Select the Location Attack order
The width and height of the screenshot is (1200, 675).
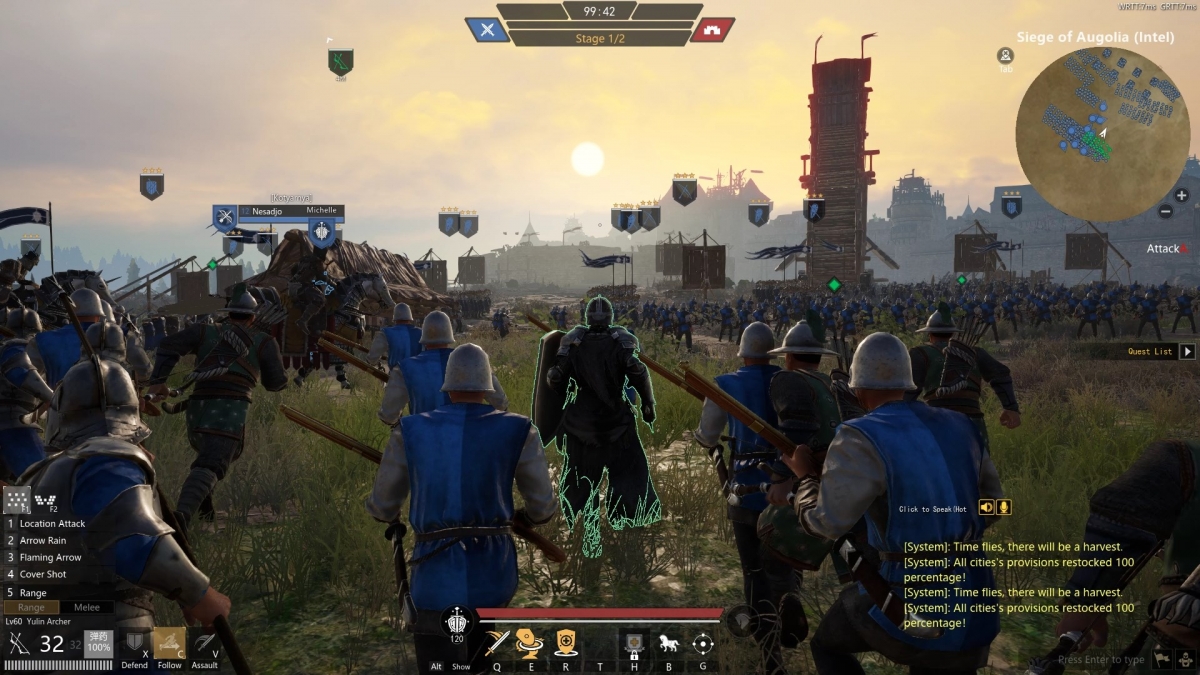tap(52, 524)
